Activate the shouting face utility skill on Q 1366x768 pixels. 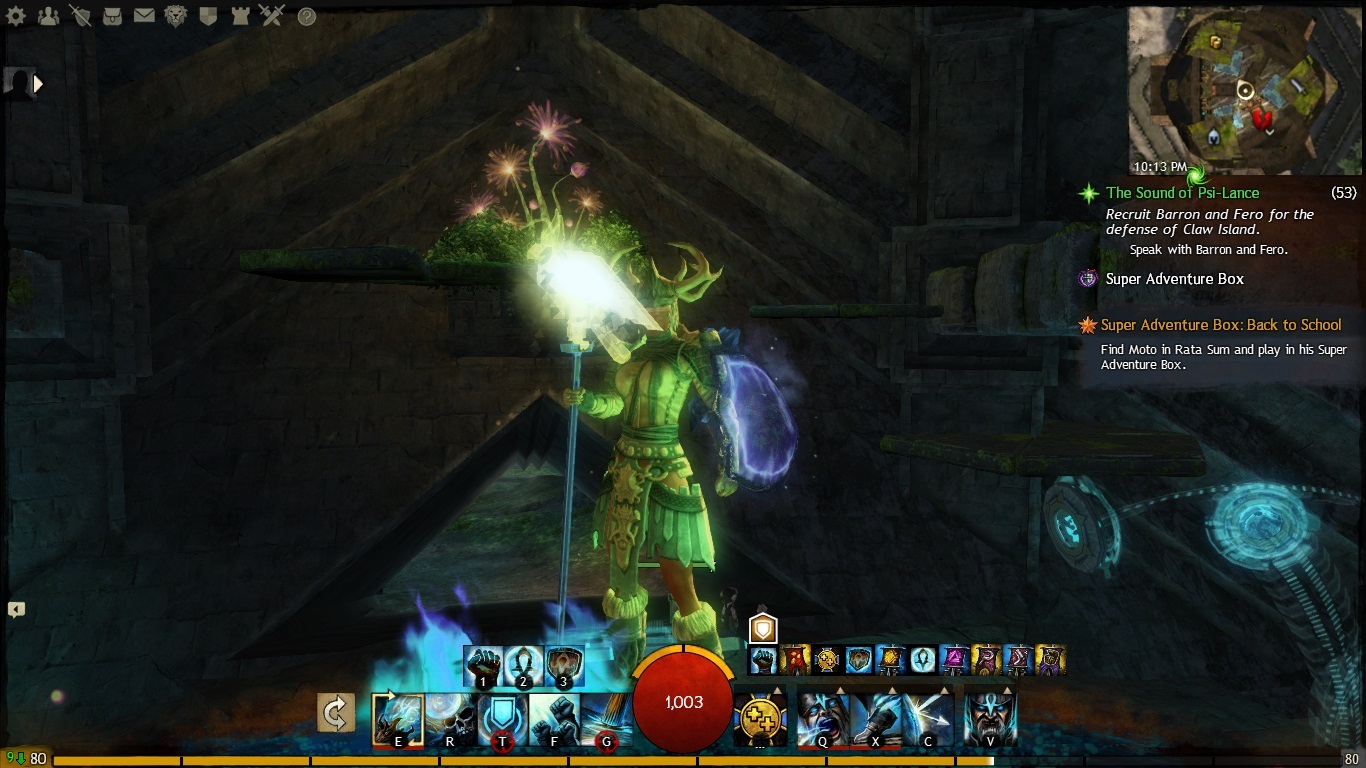click(822, 717)
